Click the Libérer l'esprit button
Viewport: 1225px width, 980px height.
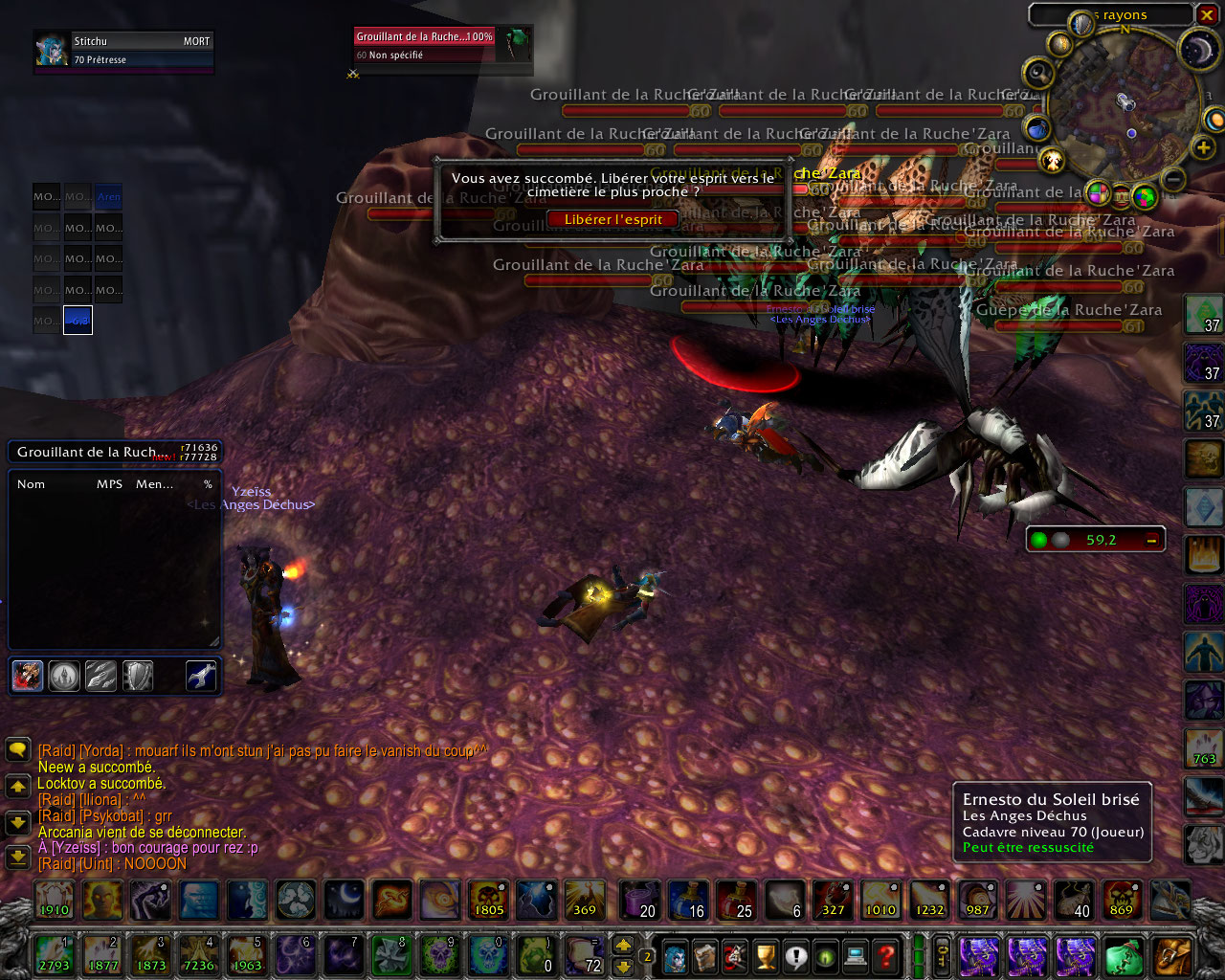612,219
